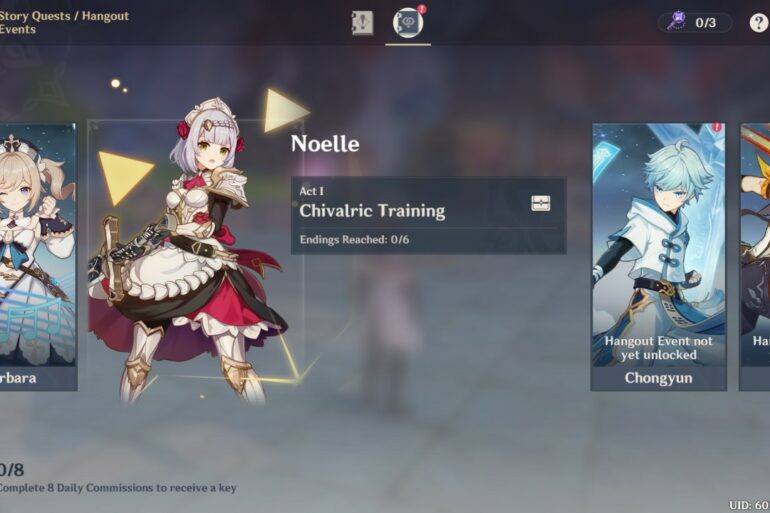The image size is (770, 513).
Task: Choose Barbara's hangout card
Action: pyautogui.click(x=37, y=256)
